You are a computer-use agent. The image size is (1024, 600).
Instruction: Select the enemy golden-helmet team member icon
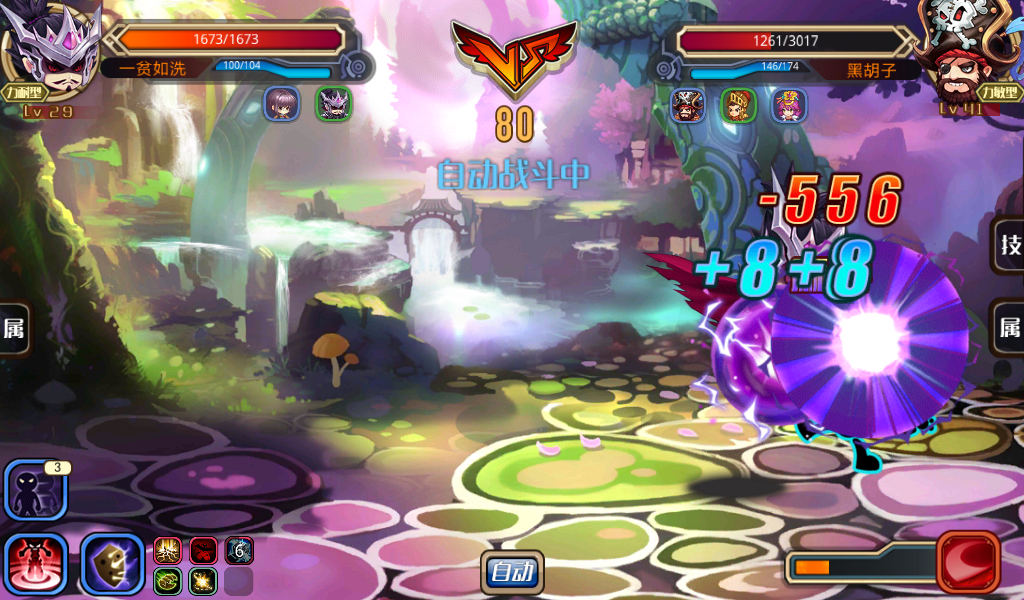738,104
